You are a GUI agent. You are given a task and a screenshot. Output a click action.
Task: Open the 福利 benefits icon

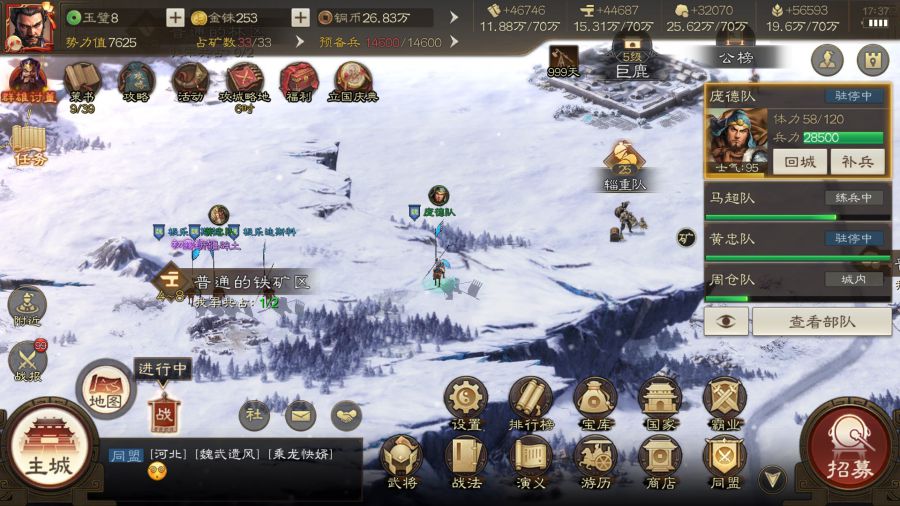pos(299,82)
